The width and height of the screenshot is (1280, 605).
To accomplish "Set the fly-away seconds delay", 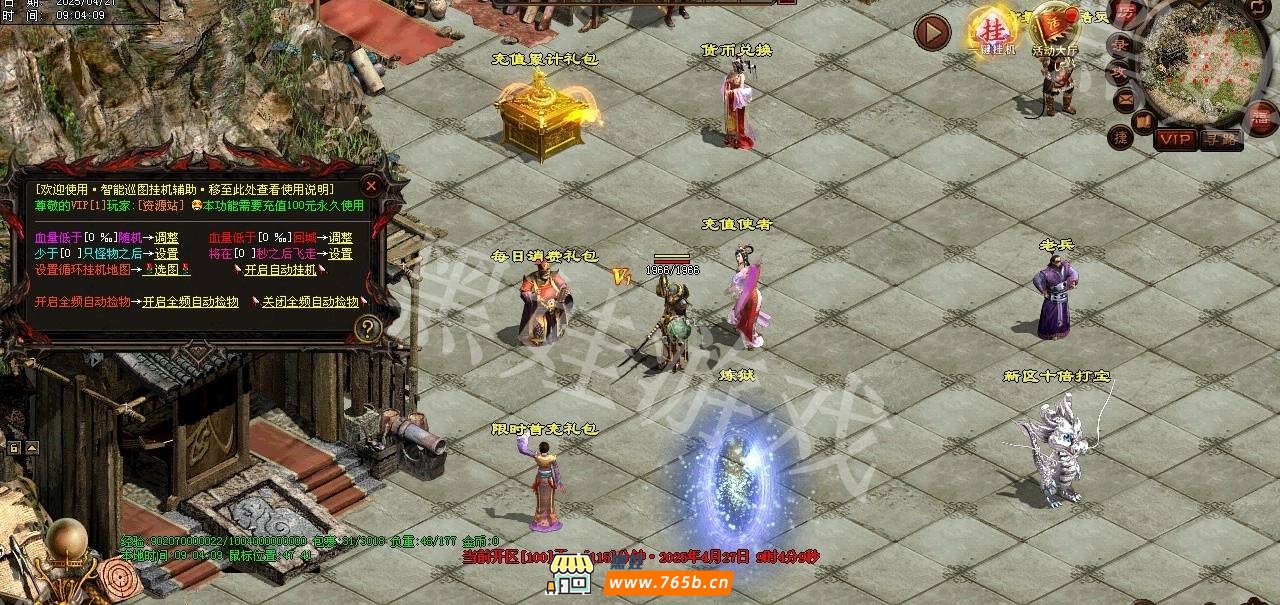I will tap(340, 254).
